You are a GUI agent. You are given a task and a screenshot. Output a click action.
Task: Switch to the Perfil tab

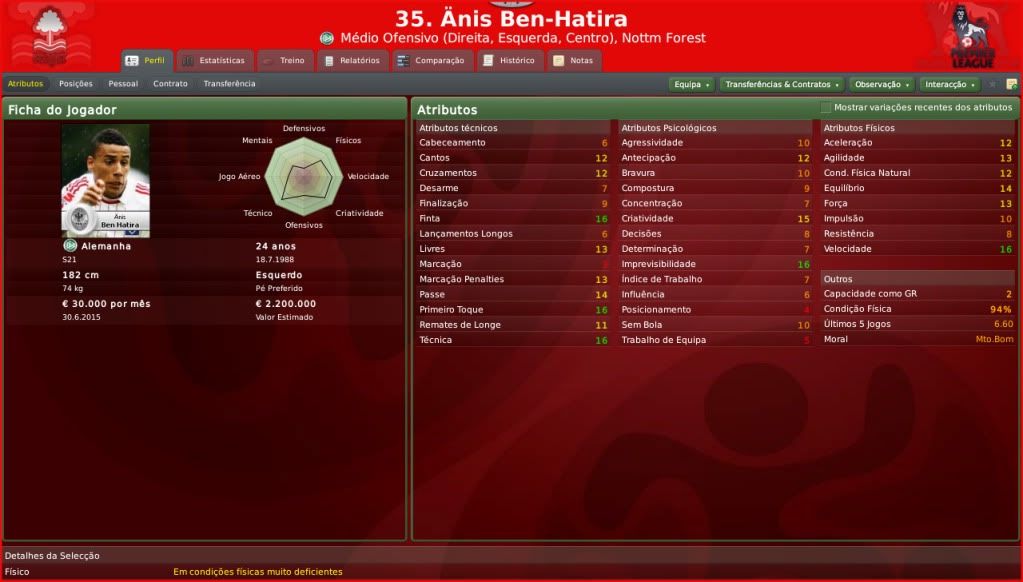click(x=146, y=61)
